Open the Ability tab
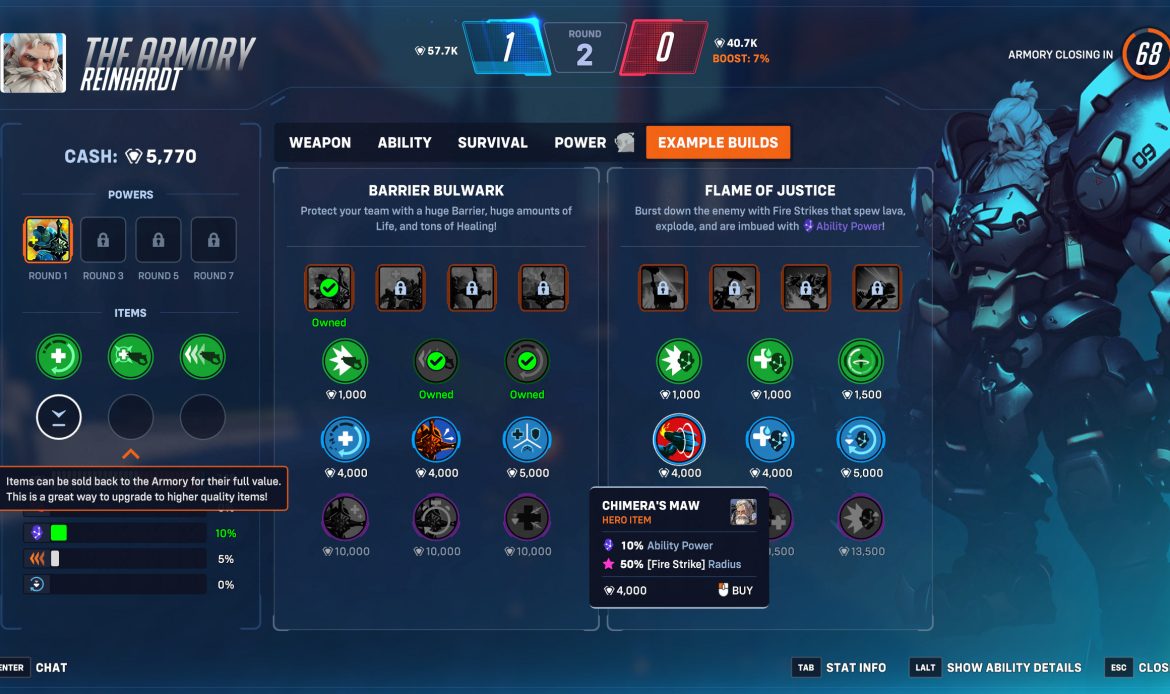The image size is (1170, 694). pos(404,143)
